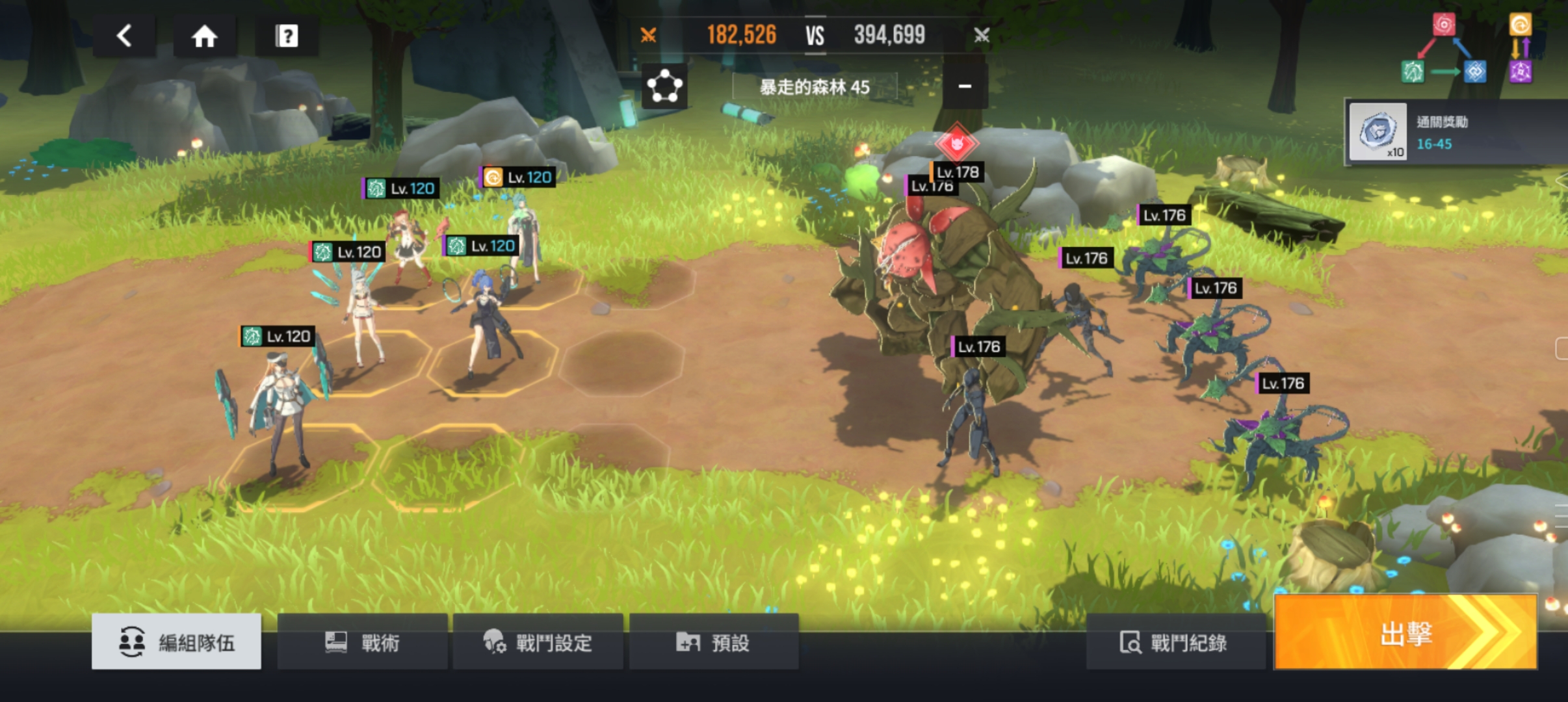Screen dimensions: 1568x702
Task: Open the question mark help guide
Action: point(287,36)
